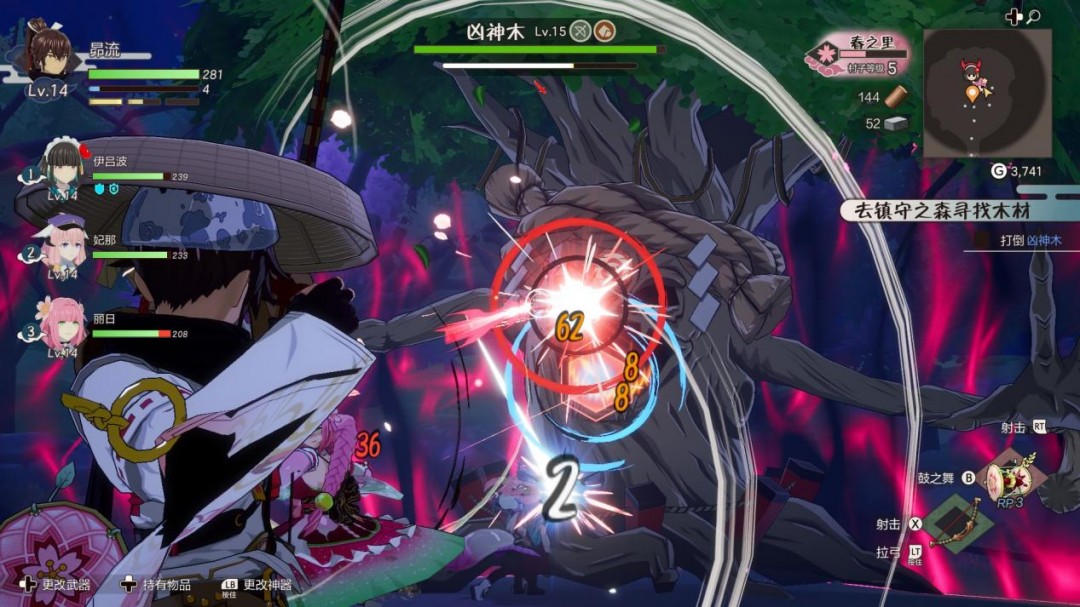Select the cherry blossom drum emblem
The height and width of the screenshot is (607, 1080).
pos(60,553)
